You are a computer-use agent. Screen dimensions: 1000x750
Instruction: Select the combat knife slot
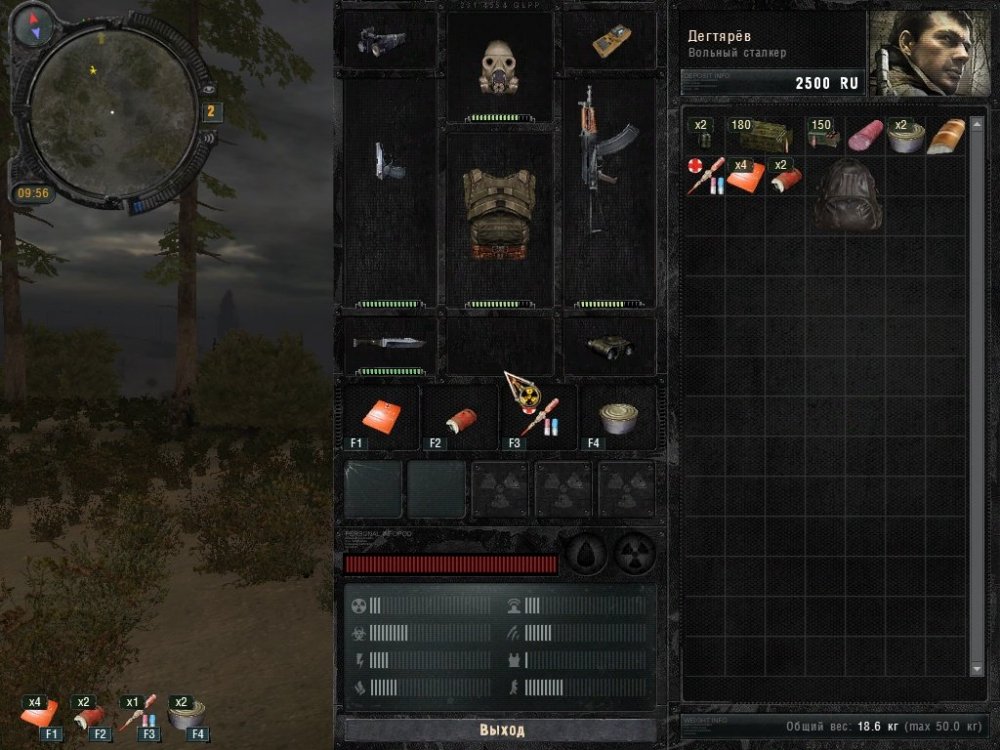point(389,343)
